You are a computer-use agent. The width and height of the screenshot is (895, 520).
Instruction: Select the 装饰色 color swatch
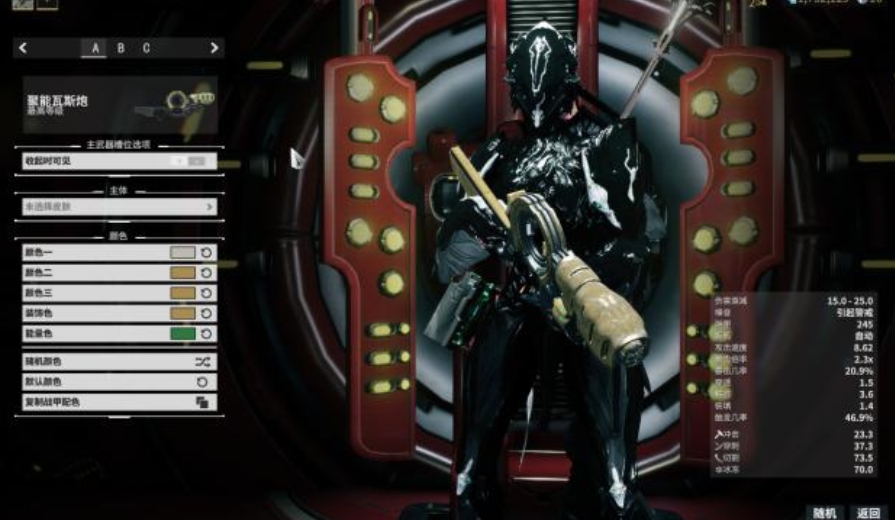click(x=183, y=313)
